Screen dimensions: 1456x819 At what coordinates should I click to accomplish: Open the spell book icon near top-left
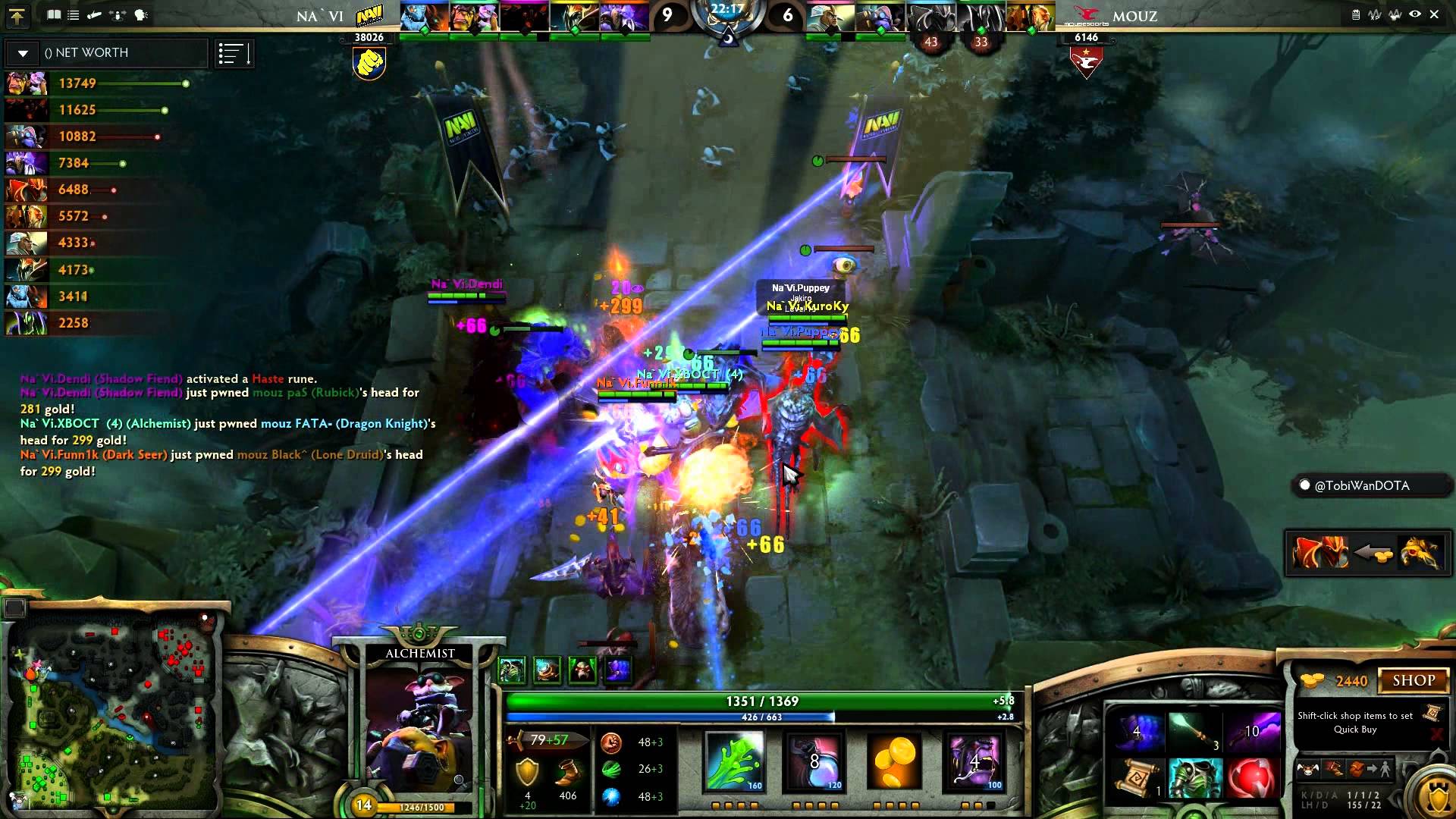tap(54, 15)
